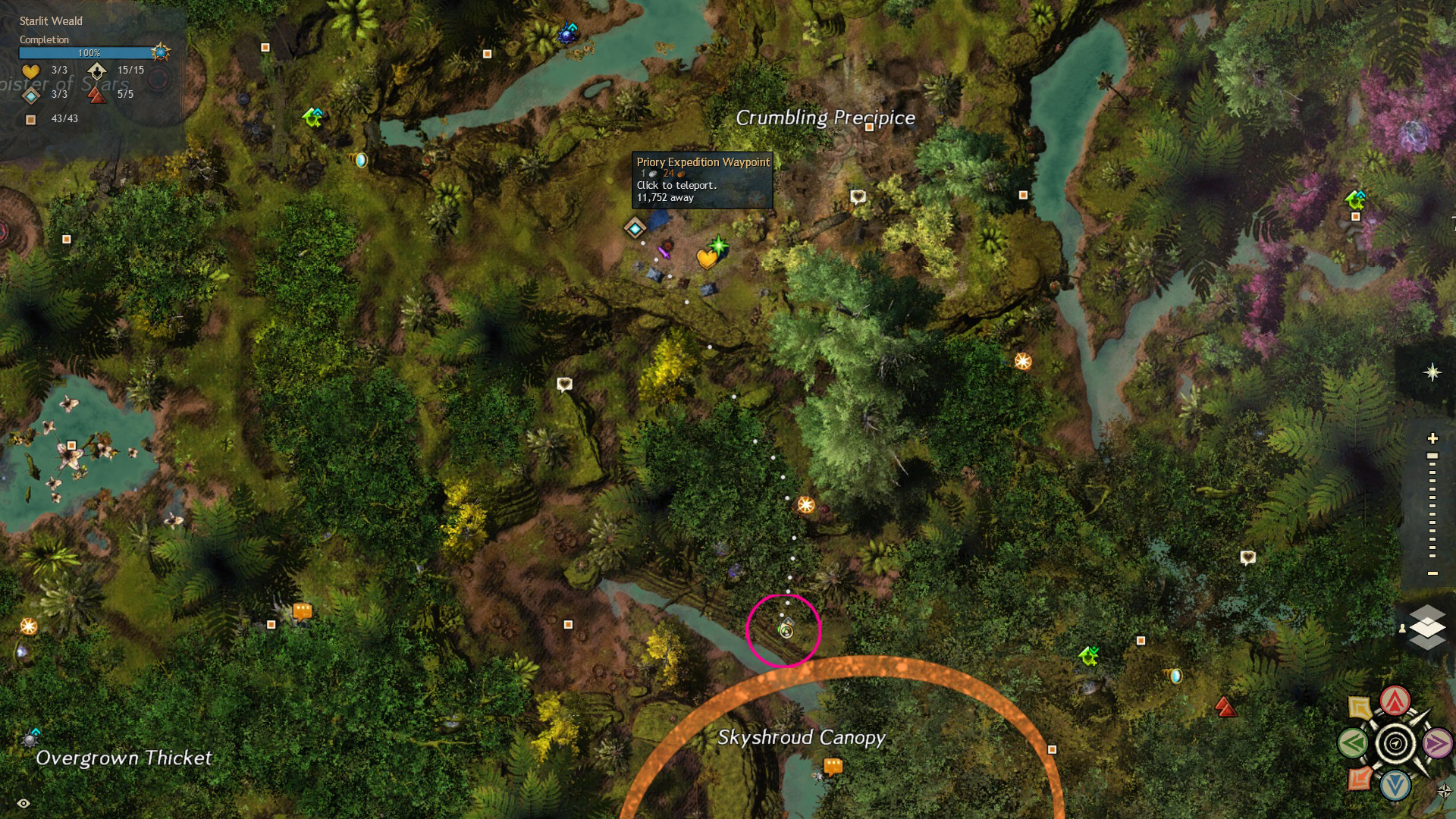The height and width of the screenshot is (819, 1456).
Task: Select the red arrow marker button
Action: (x=1395, y=701)
